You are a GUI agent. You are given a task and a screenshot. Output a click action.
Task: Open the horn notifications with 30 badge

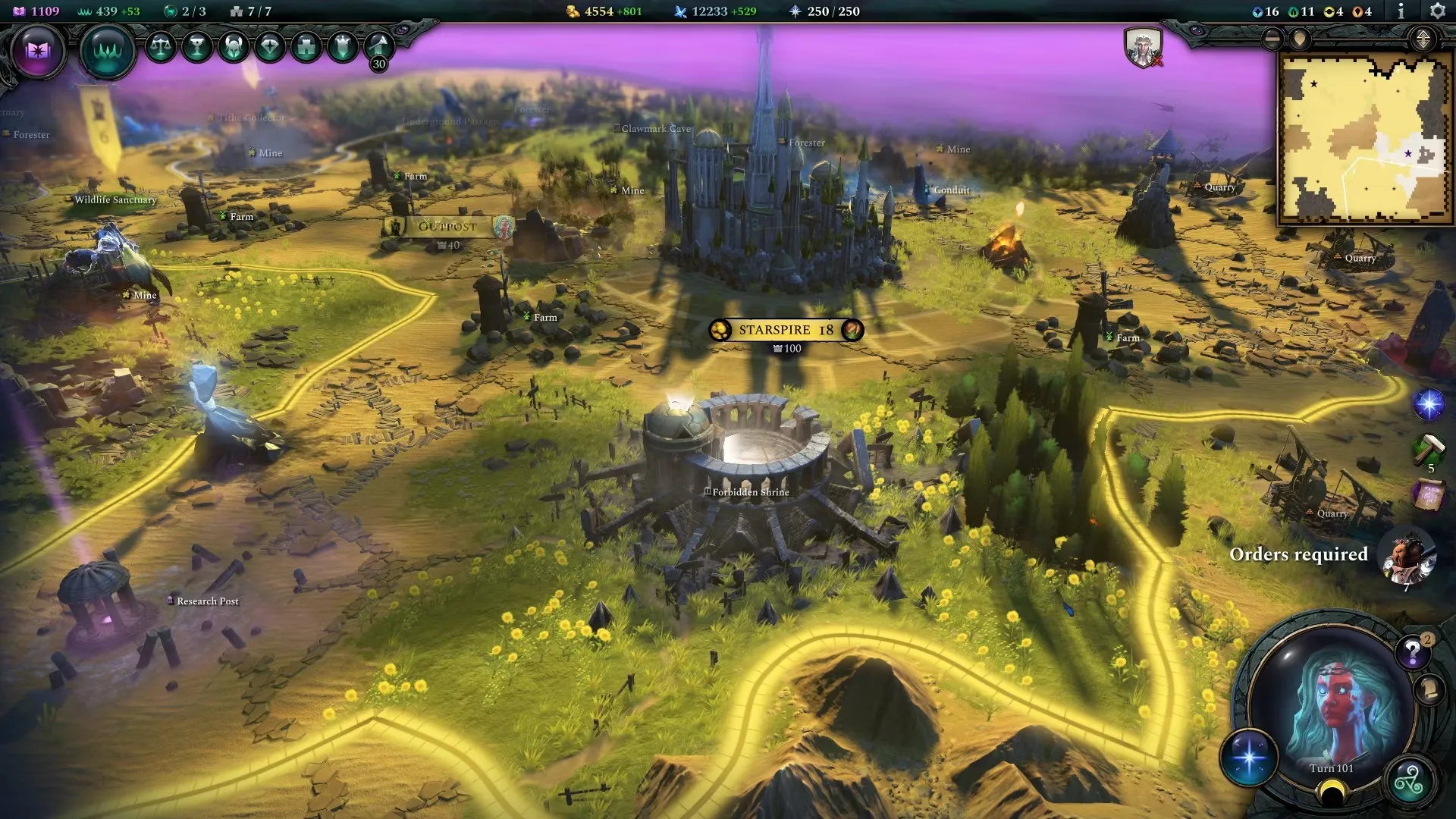click(378, 48)
